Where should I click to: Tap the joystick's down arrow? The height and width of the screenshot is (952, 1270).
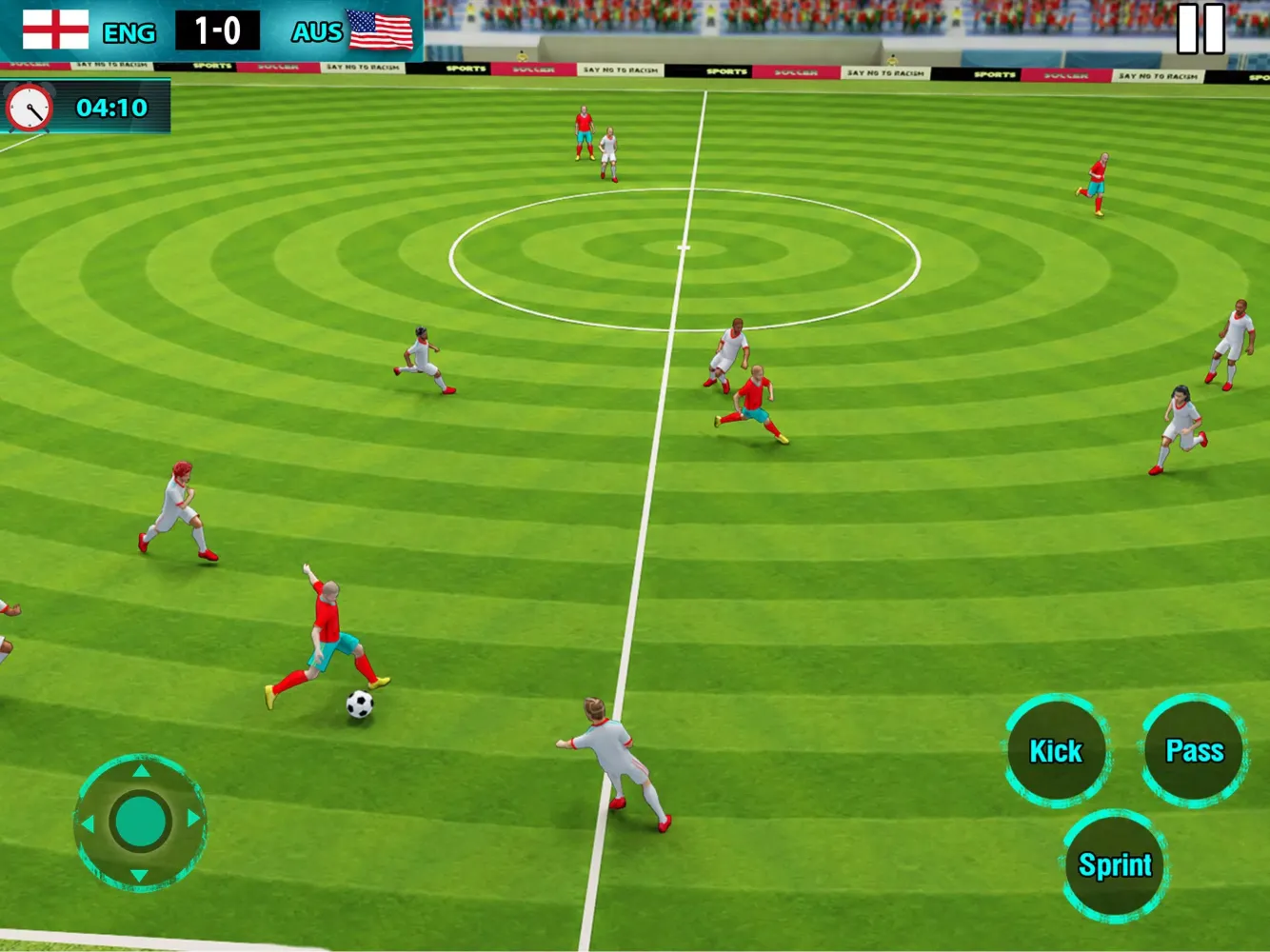pos(140,875)
